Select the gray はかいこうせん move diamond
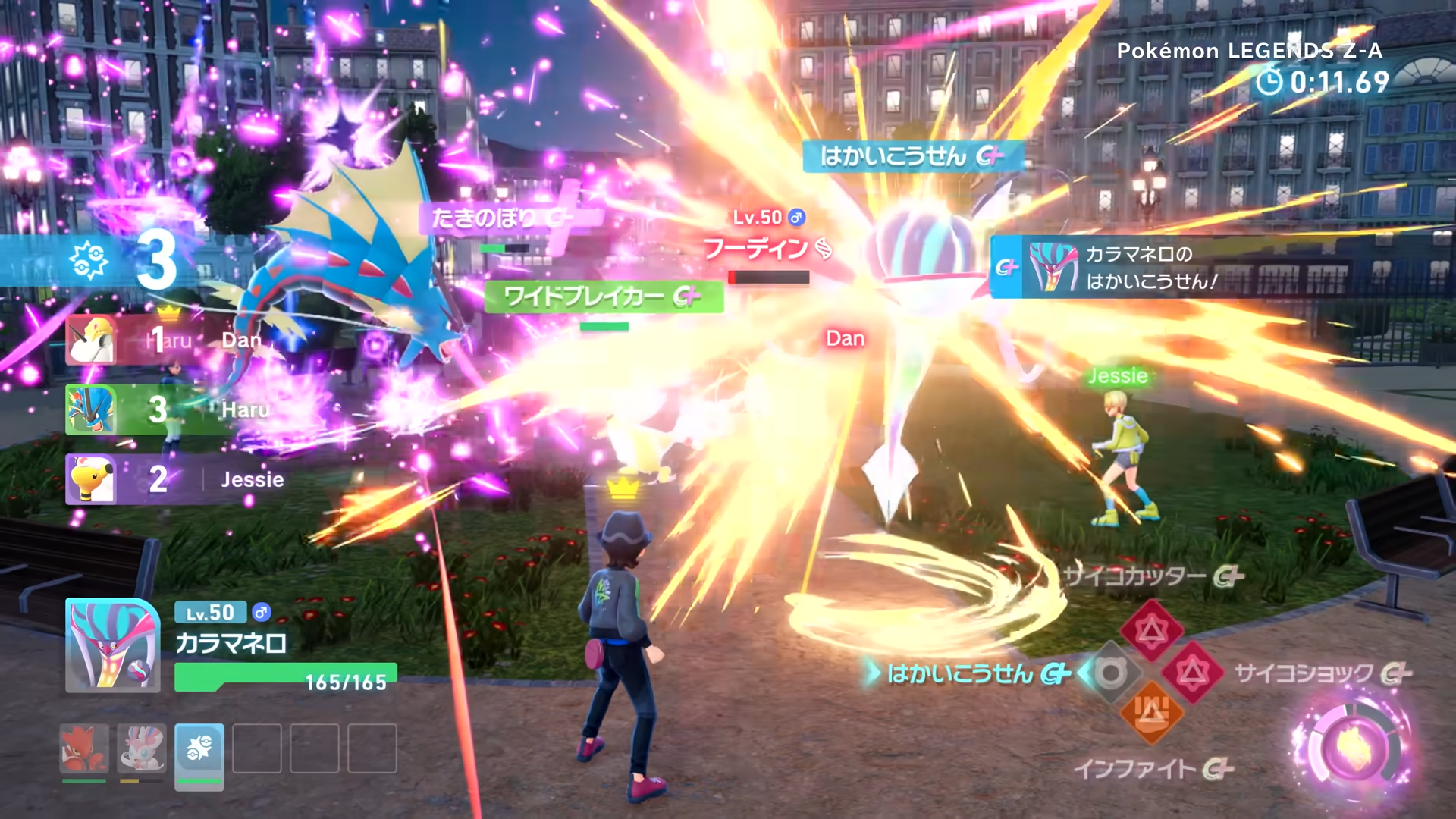The width and height of the screenshot is (1456, 819). (x=1110, y=673)
